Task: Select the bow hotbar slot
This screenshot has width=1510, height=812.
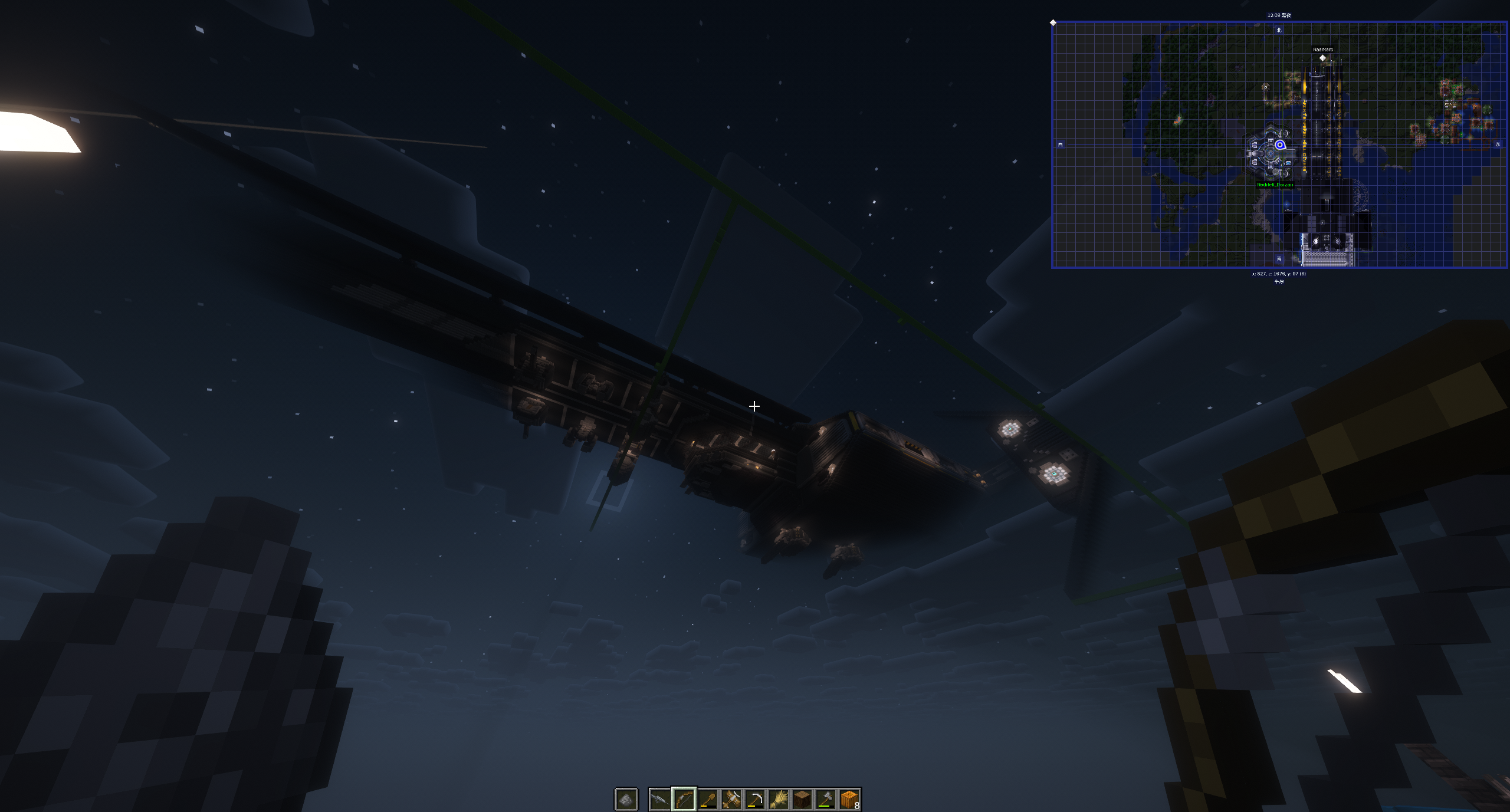Action: (684, 800)
